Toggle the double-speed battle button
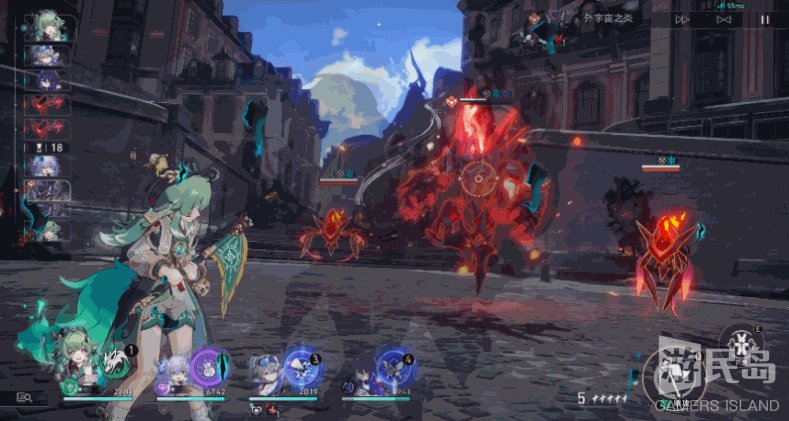The height and width of the screenshot is (421, 789). click(x=682, y=19)
